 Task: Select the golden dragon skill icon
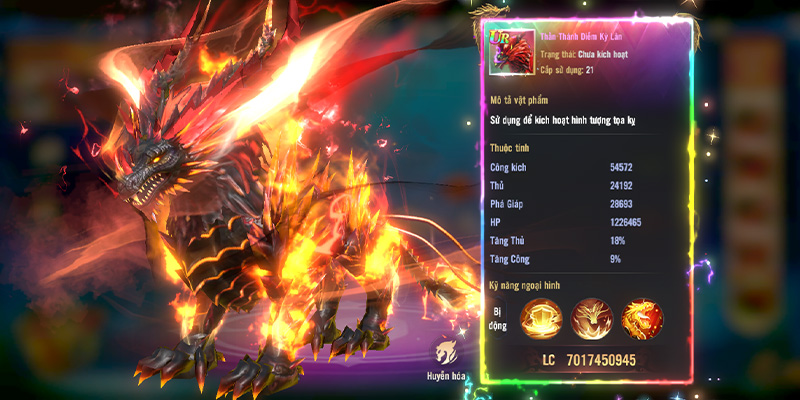pos(642,319)
